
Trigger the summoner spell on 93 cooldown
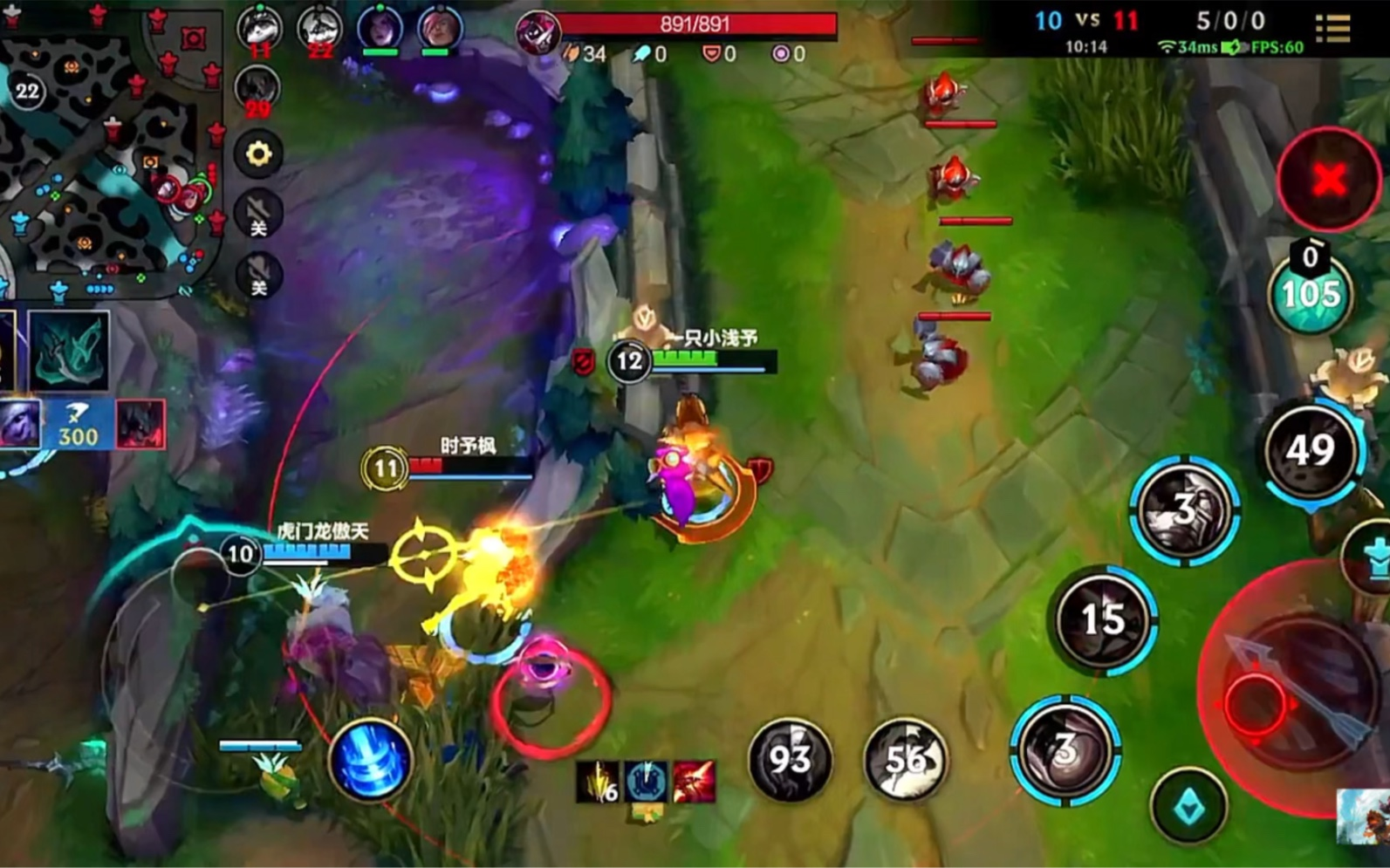click(790, 759)
